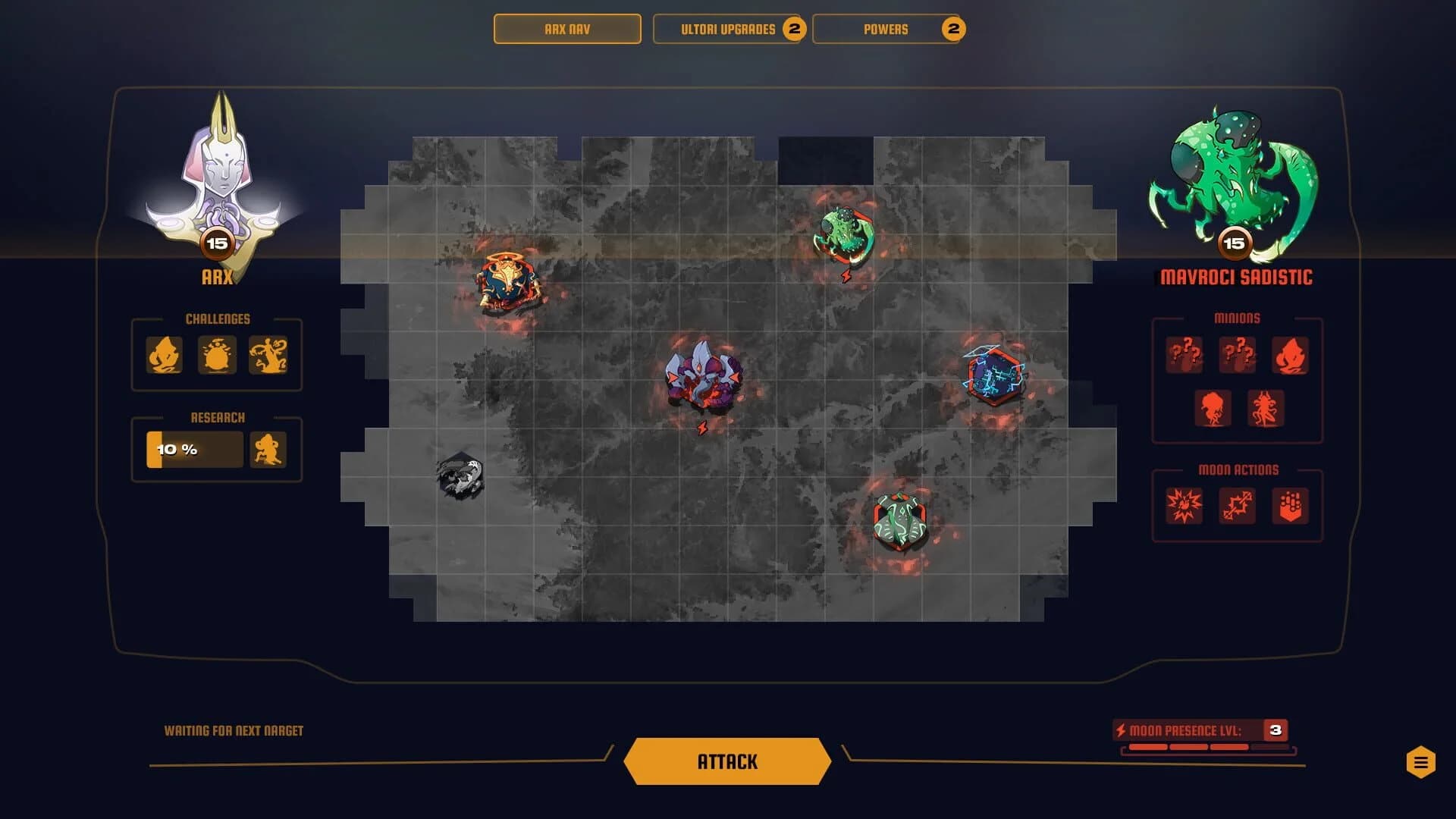1456x819 pixels.
Task: Use the shield-shatter Moon Action icon
Action: tap(1291, 507)
